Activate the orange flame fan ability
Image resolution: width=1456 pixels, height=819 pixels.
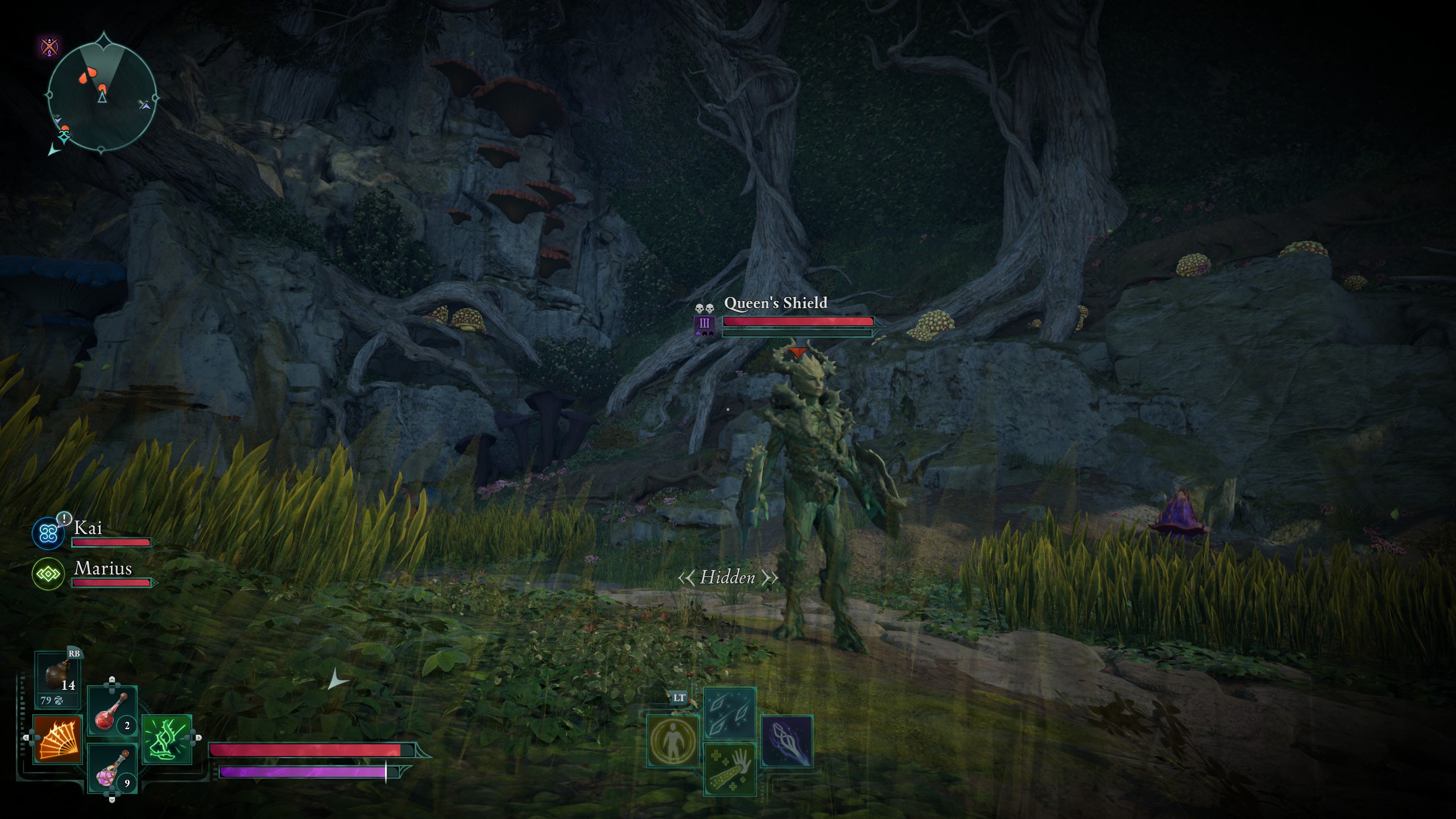(x=57, y=739)
